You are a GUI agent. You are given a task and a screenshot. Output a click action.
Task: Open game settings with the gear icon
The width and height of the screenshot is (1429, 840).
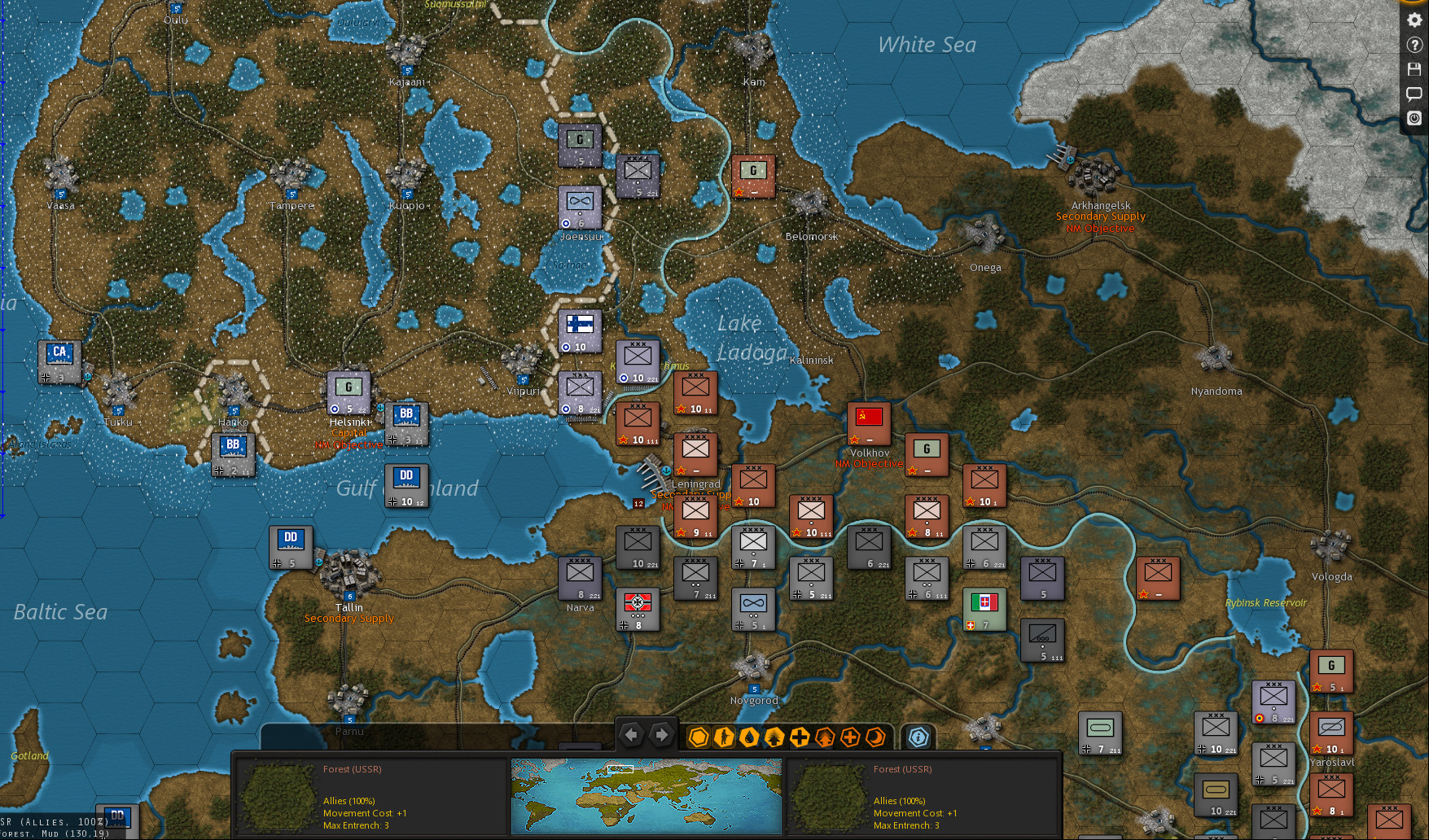[x=1414, y=20]
